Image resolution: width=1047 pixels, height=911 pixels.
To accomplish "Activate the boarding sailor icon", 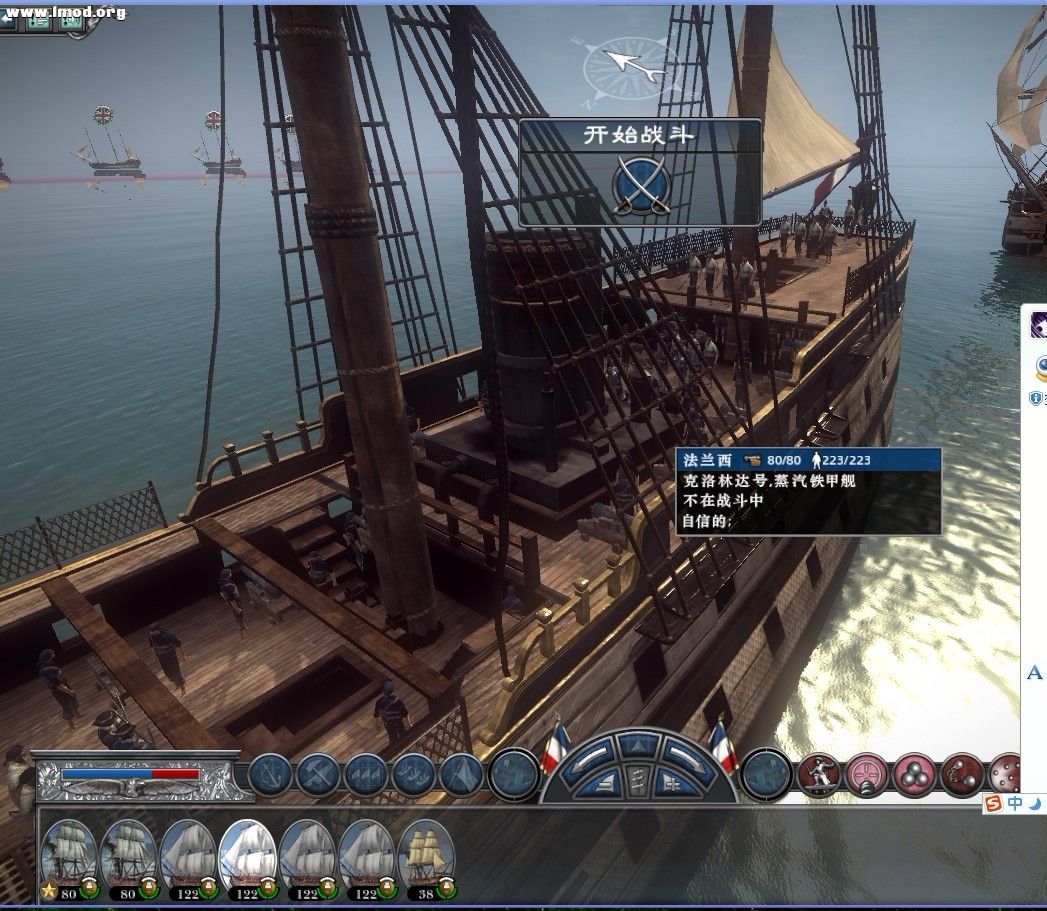I will point(818,774).
